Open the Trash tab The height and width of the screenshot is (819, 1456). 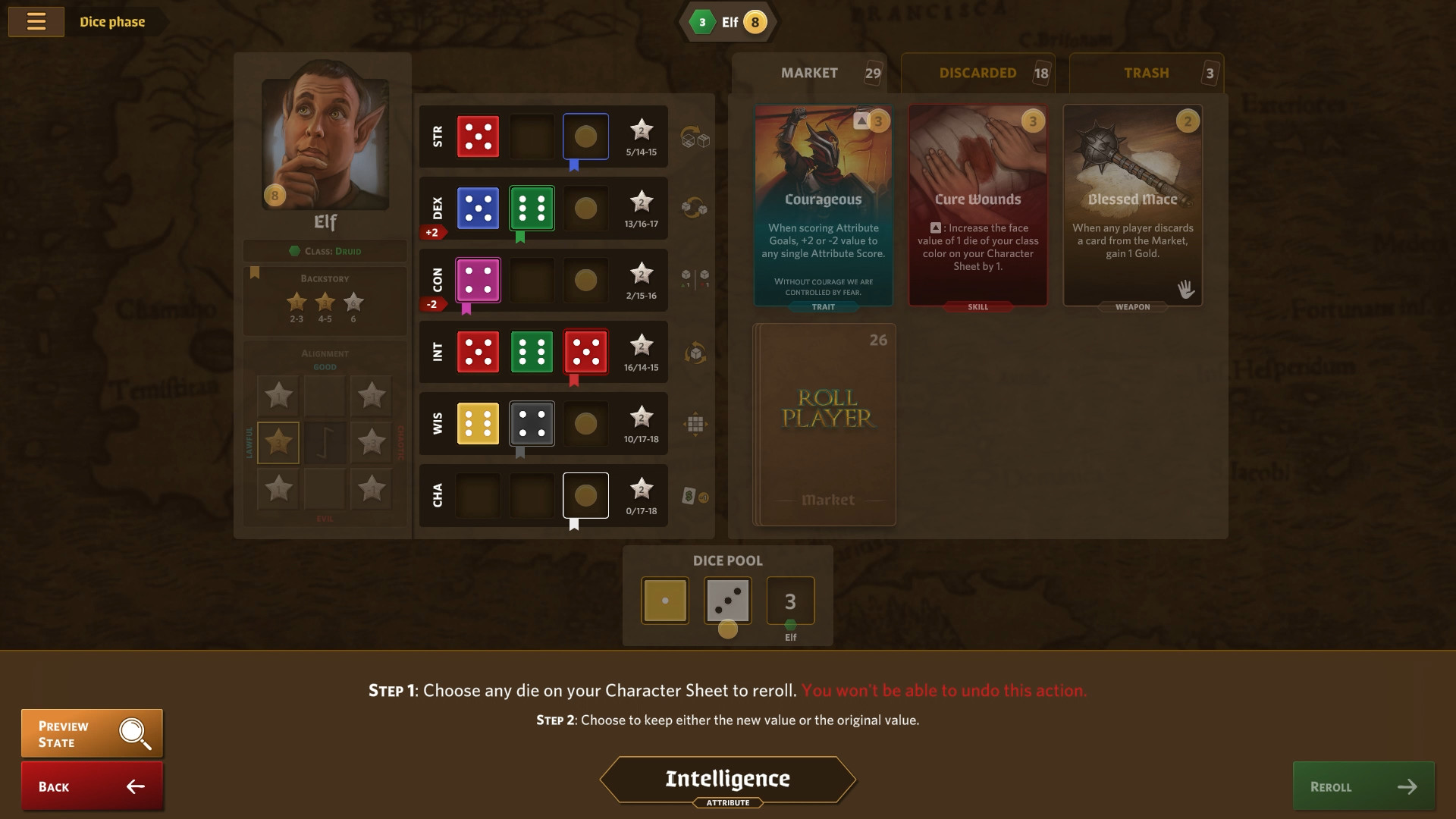click(1146, 73)
